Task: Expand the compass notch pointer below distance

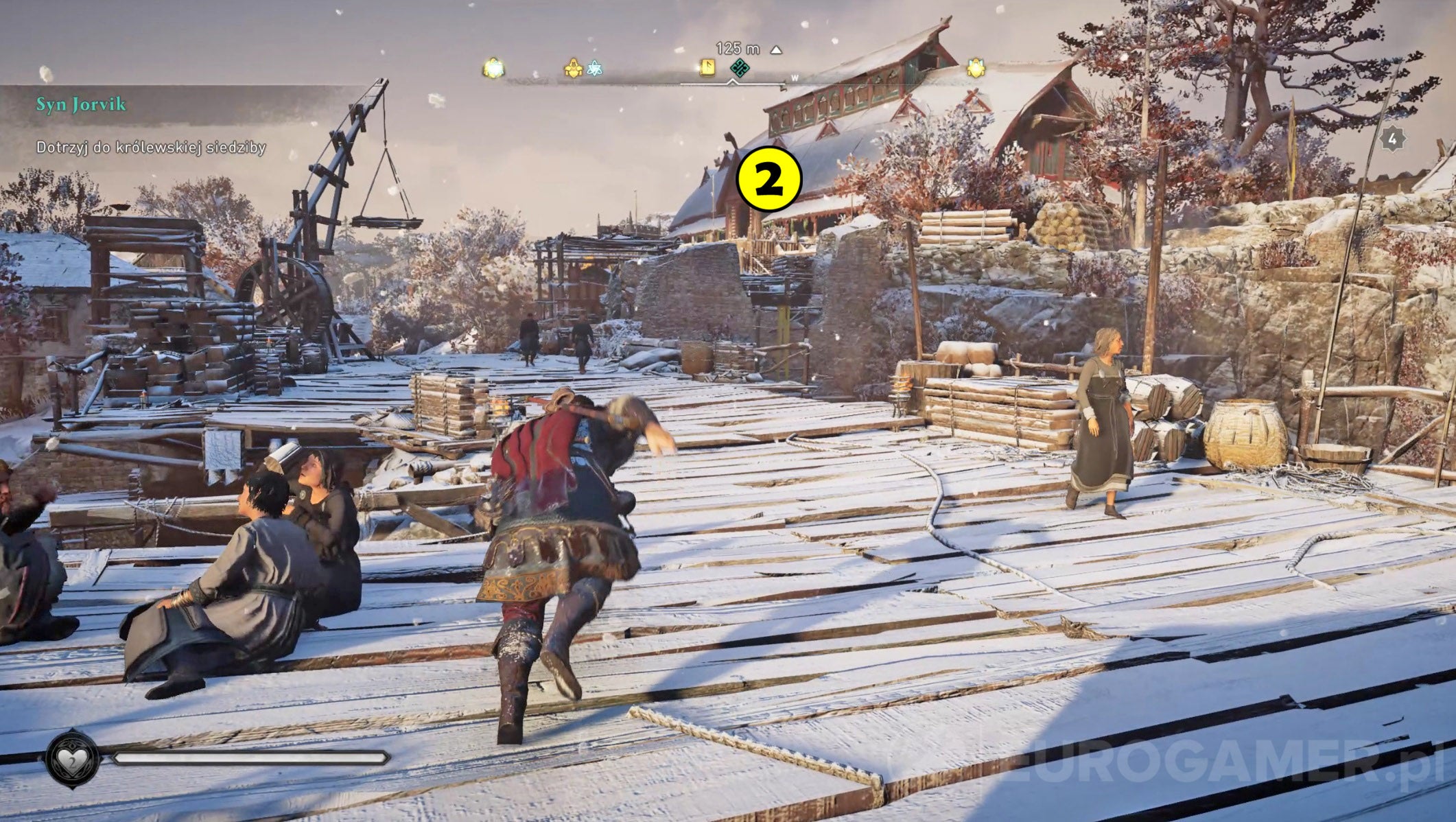Action: [x=731, y=81]
